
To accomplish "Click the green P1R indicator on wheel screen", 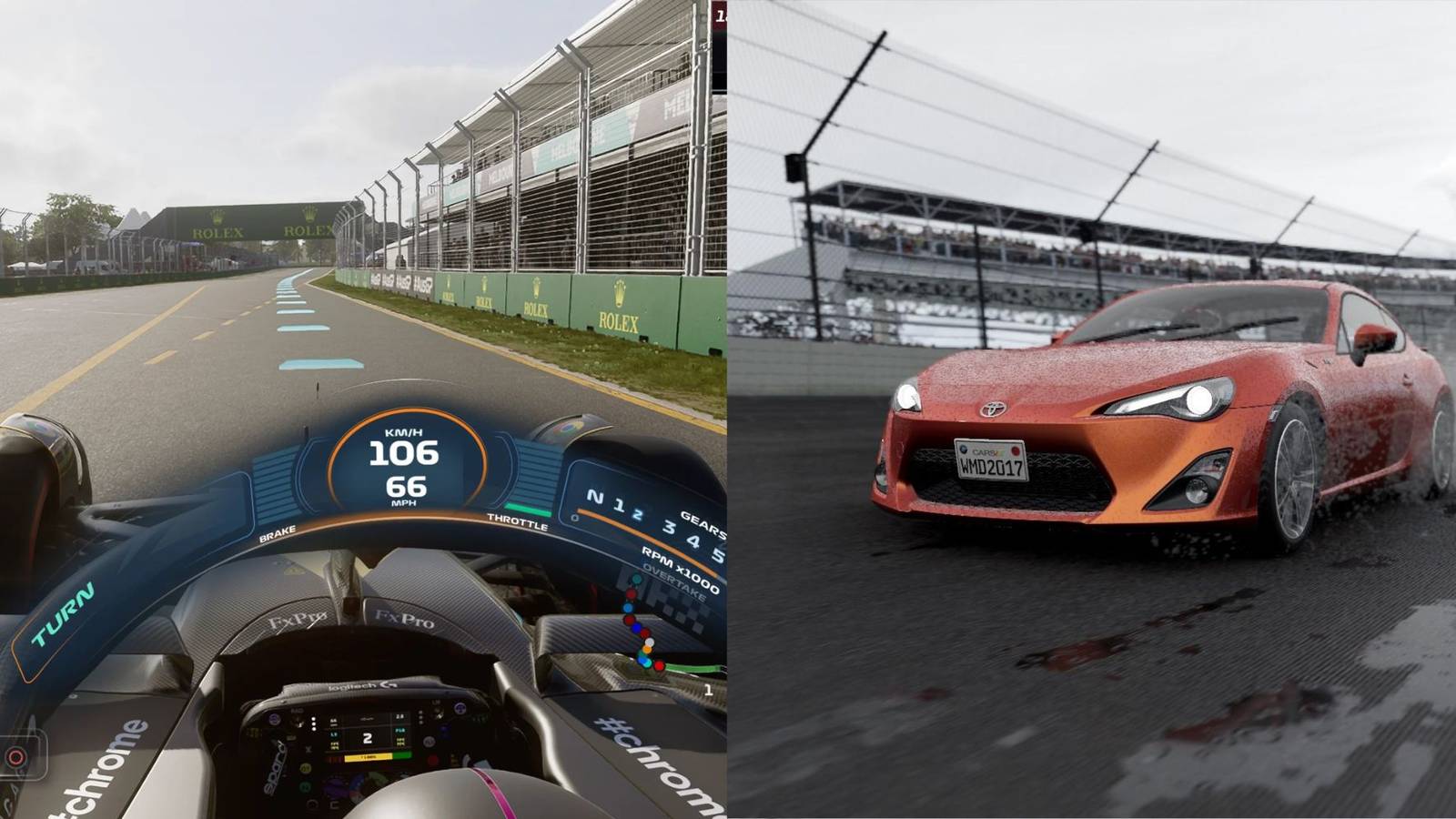I will pos(401,731).
